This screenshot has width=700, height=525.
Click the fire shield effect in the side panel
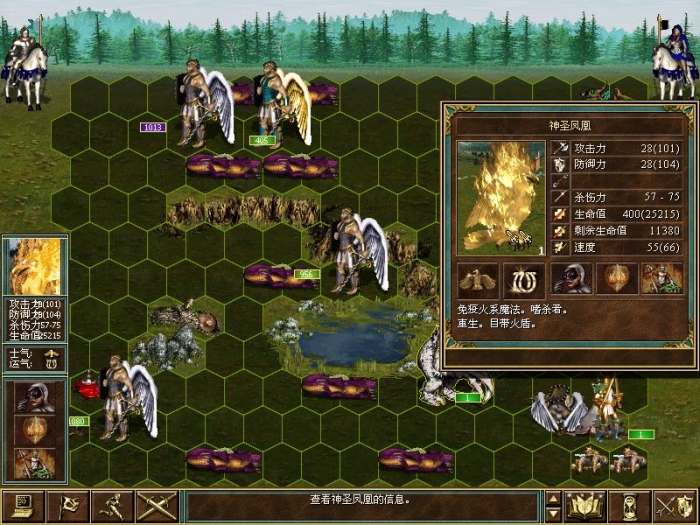pyautogui.click(x=35, y=430)
